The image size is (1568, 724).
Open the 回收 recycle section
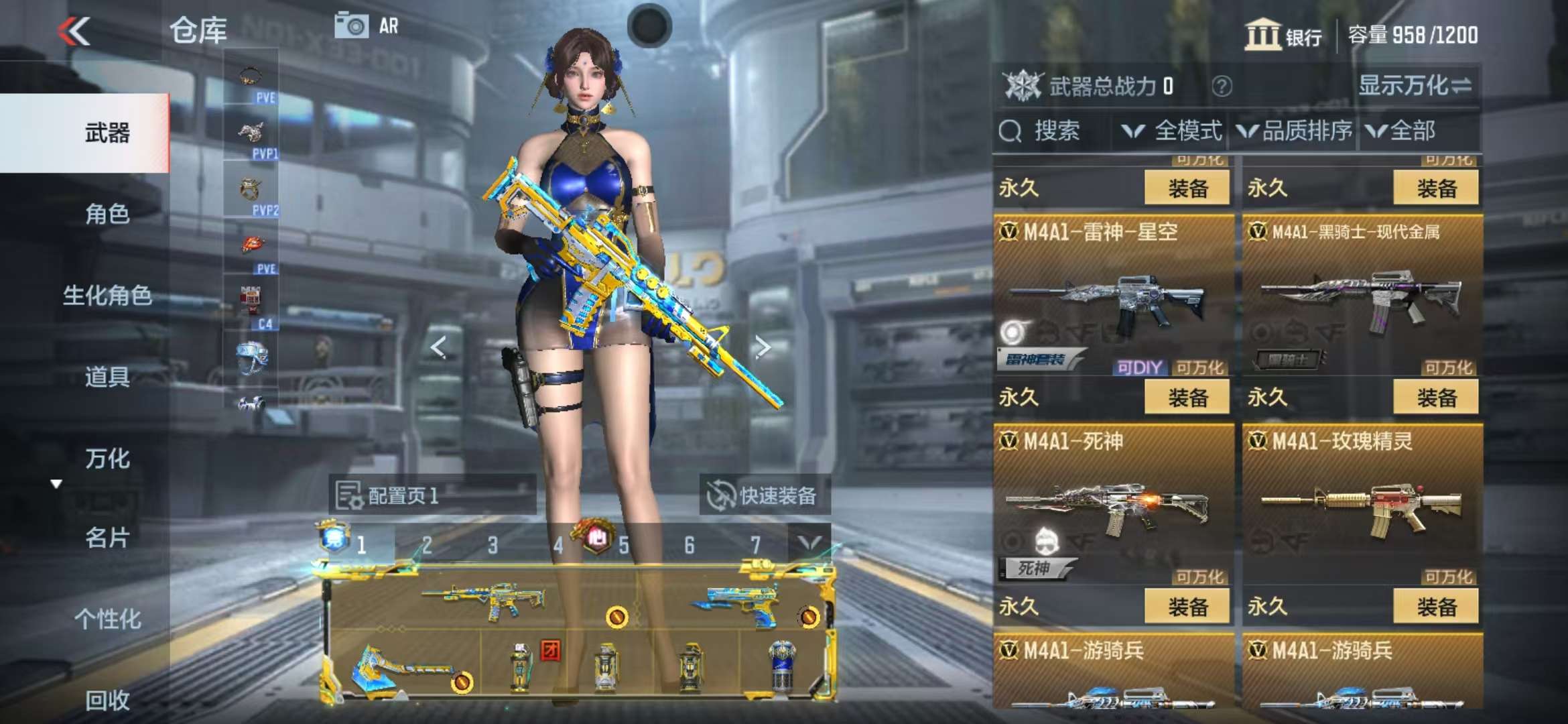107,700
